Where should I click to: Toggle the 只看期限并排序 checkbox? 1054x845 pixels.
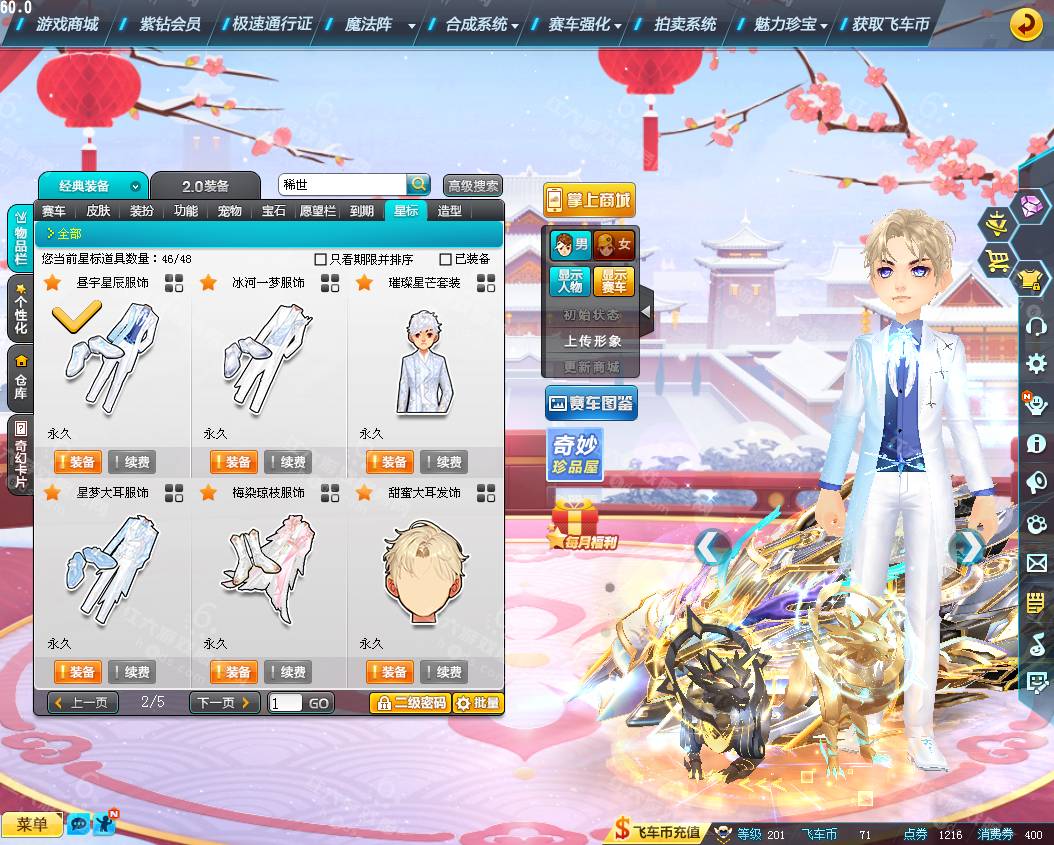[321, 259]
